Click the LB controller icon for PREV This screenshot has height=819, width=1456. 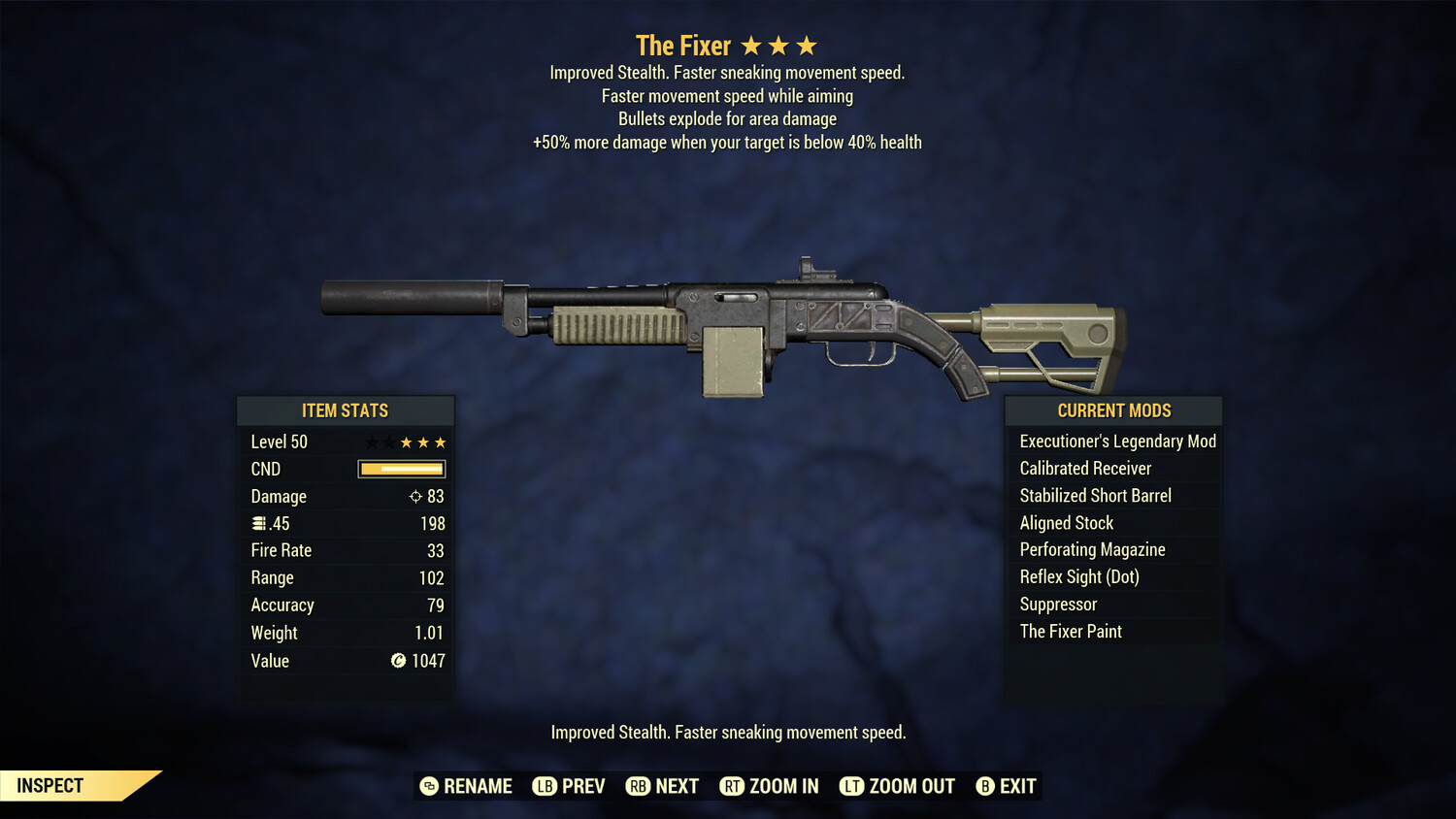[546, 786]
